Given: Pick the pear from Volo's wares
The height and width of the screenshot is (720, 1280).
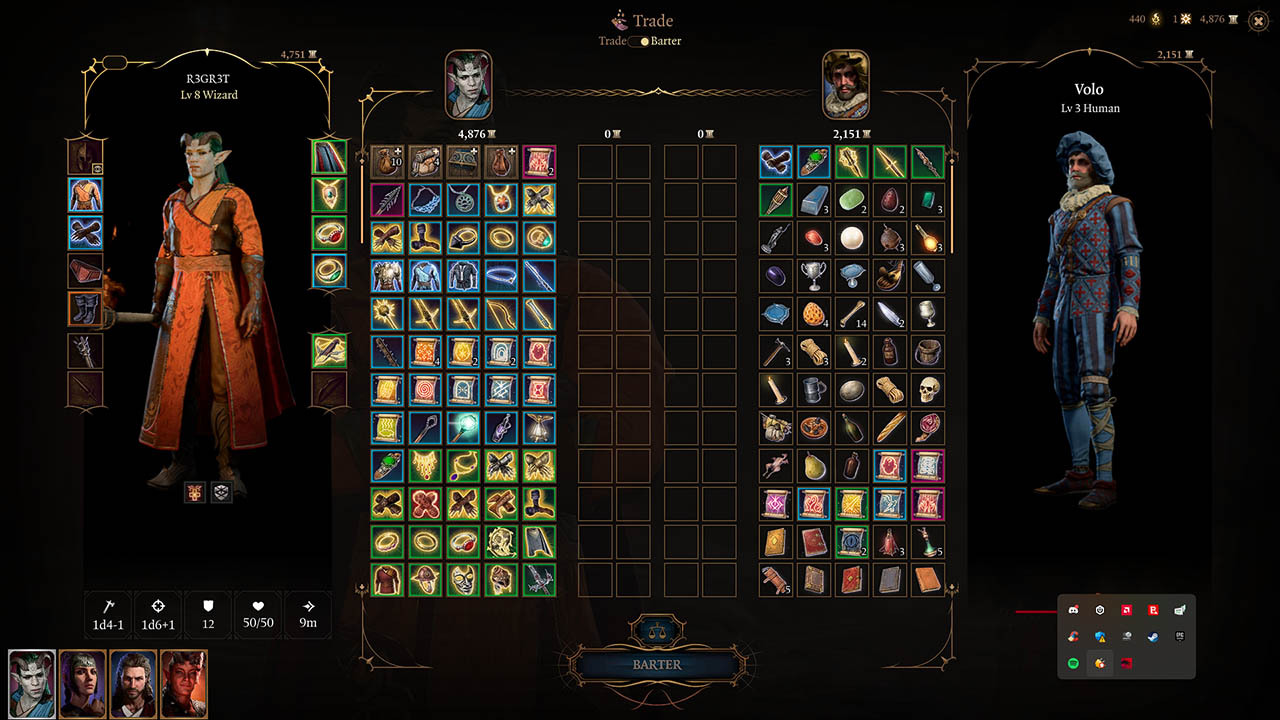Looking at the screenshot, I should (x=813, y=466).
